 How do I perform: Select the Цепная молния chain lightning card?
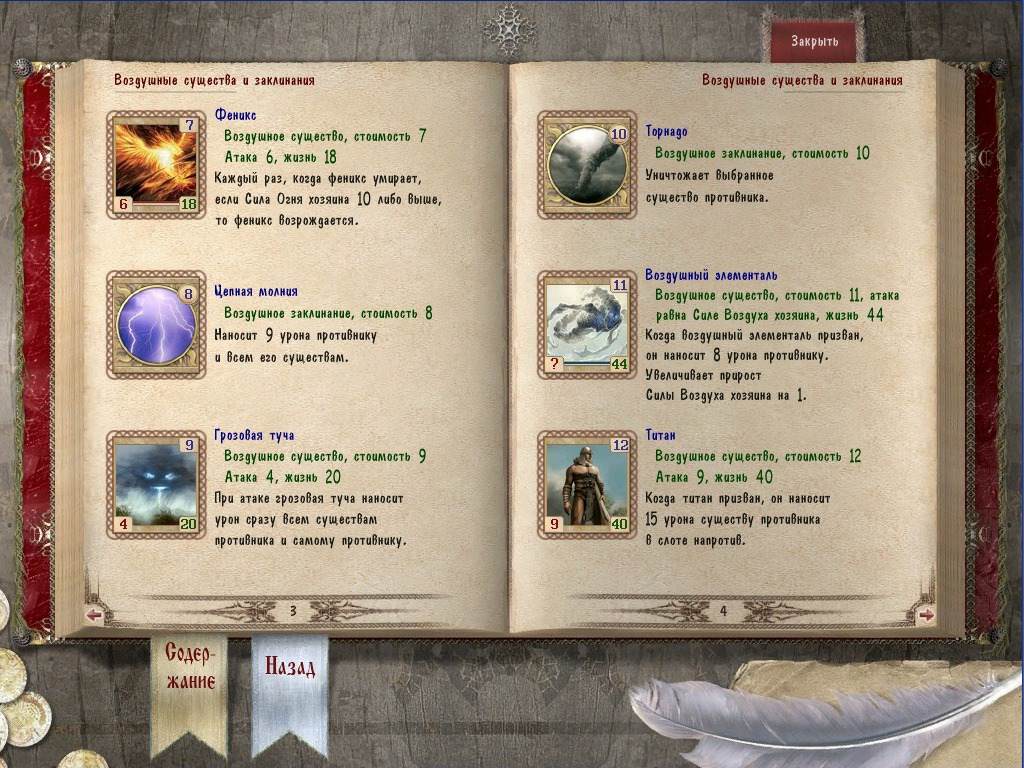(x=156, y=323)
